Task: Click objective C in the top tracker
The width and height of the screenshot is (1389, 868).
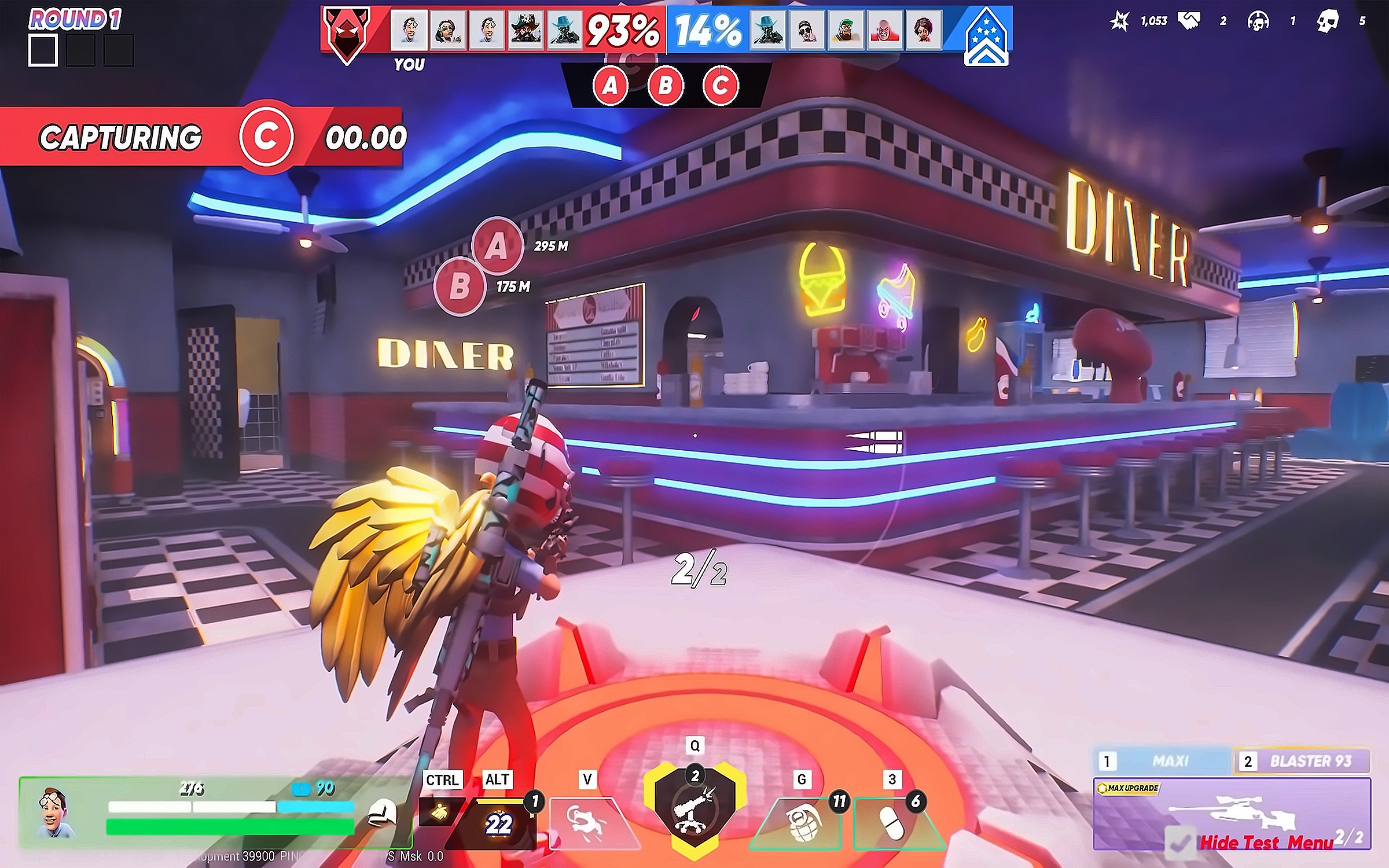Action: tap(721, 86)
